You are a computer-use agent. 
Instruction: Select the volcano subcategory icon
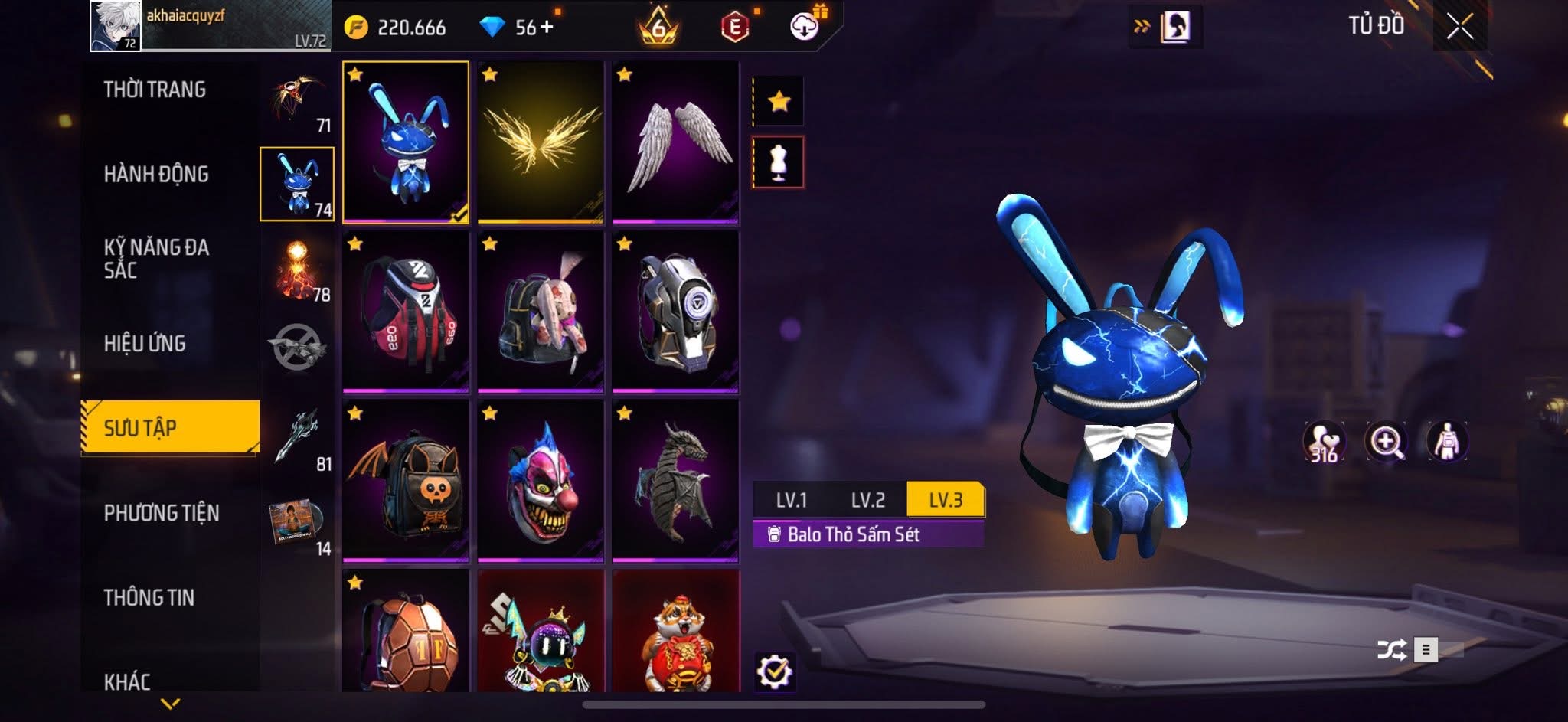[x=297, y=270]
